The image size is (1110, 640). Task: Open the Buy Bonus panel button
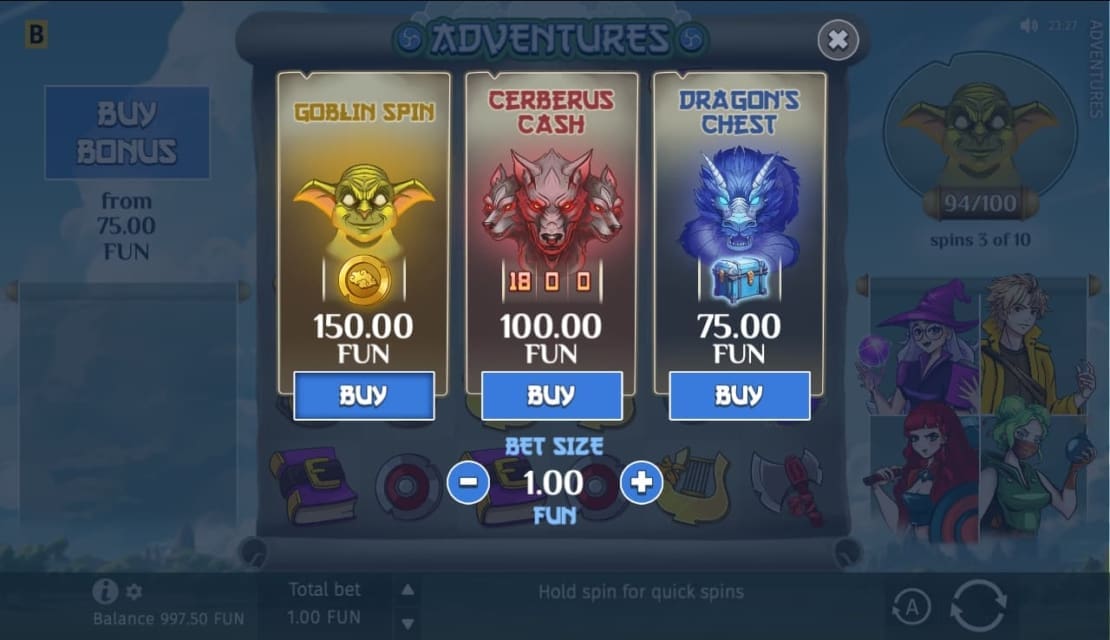[127, 133]
